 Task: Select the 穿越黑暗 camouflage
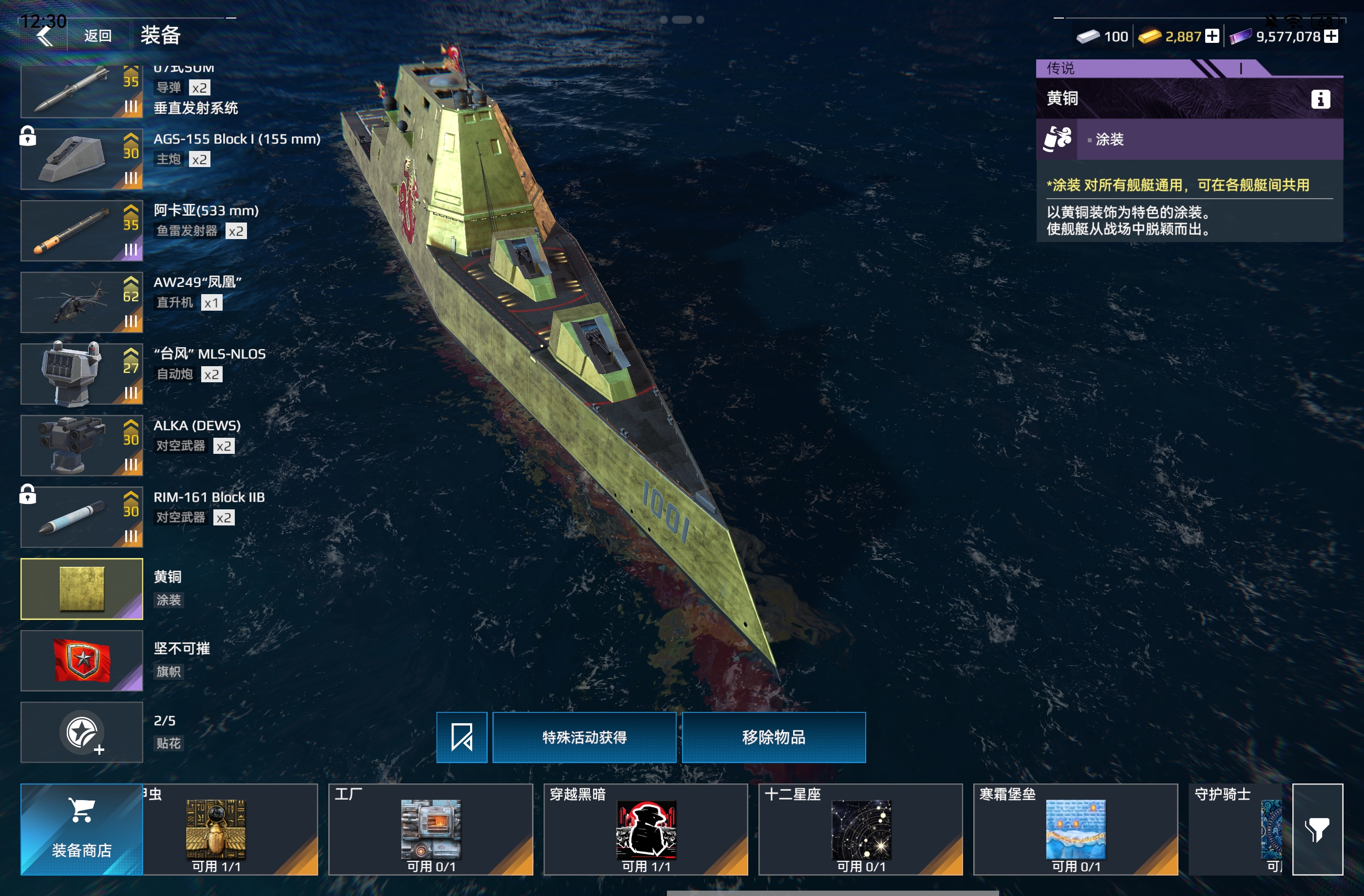tap(645, 829)
